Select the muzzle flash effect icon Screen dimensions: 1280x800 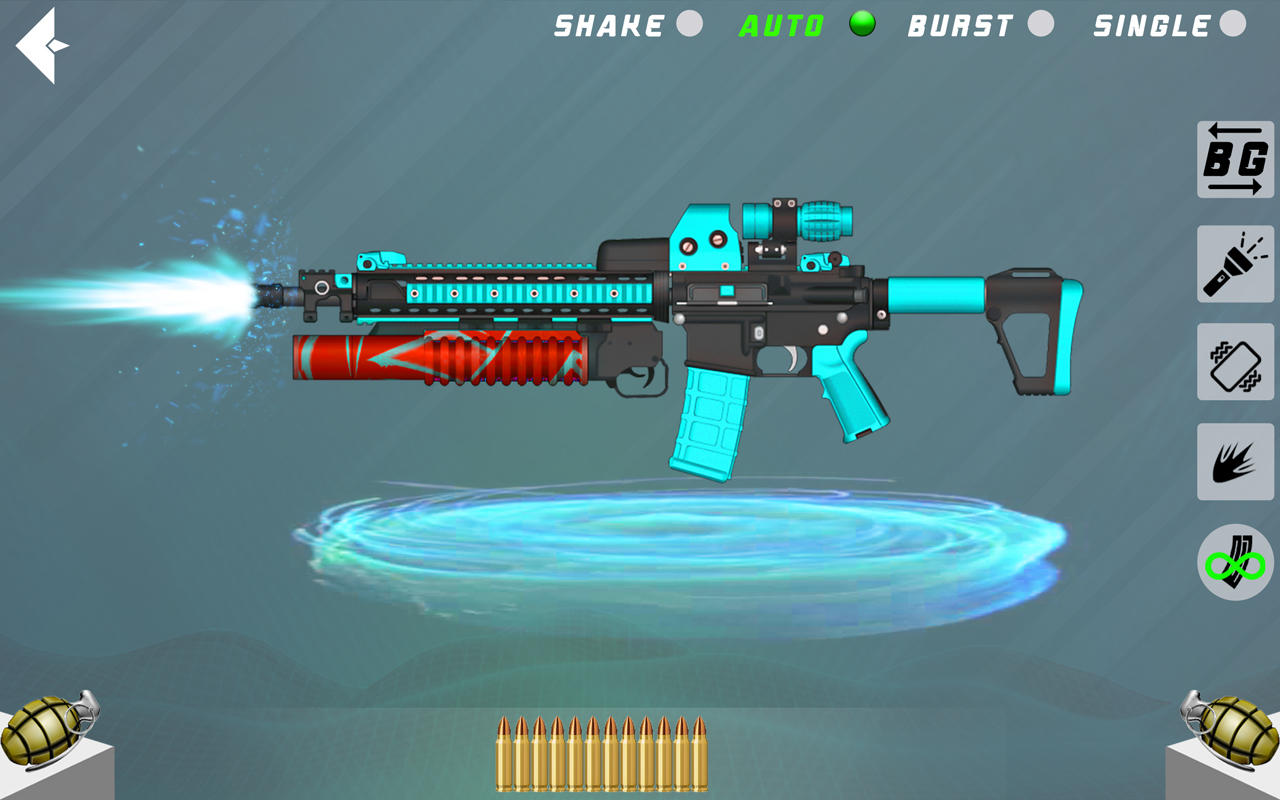(1235, 462)
